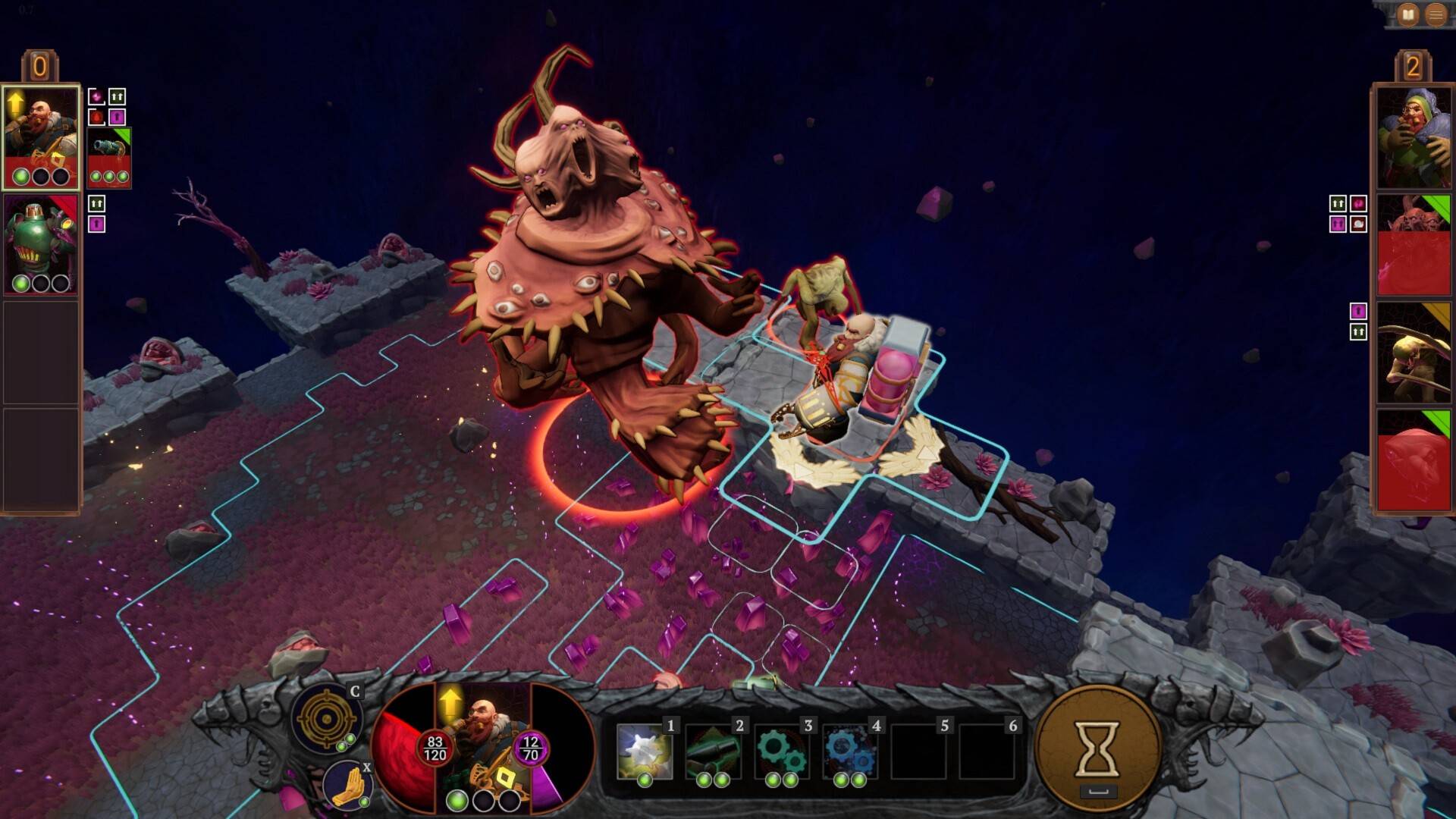Screen dimensions: 1456x819
Task: Use the teal gears ability in slot 3
Action: 781,752
